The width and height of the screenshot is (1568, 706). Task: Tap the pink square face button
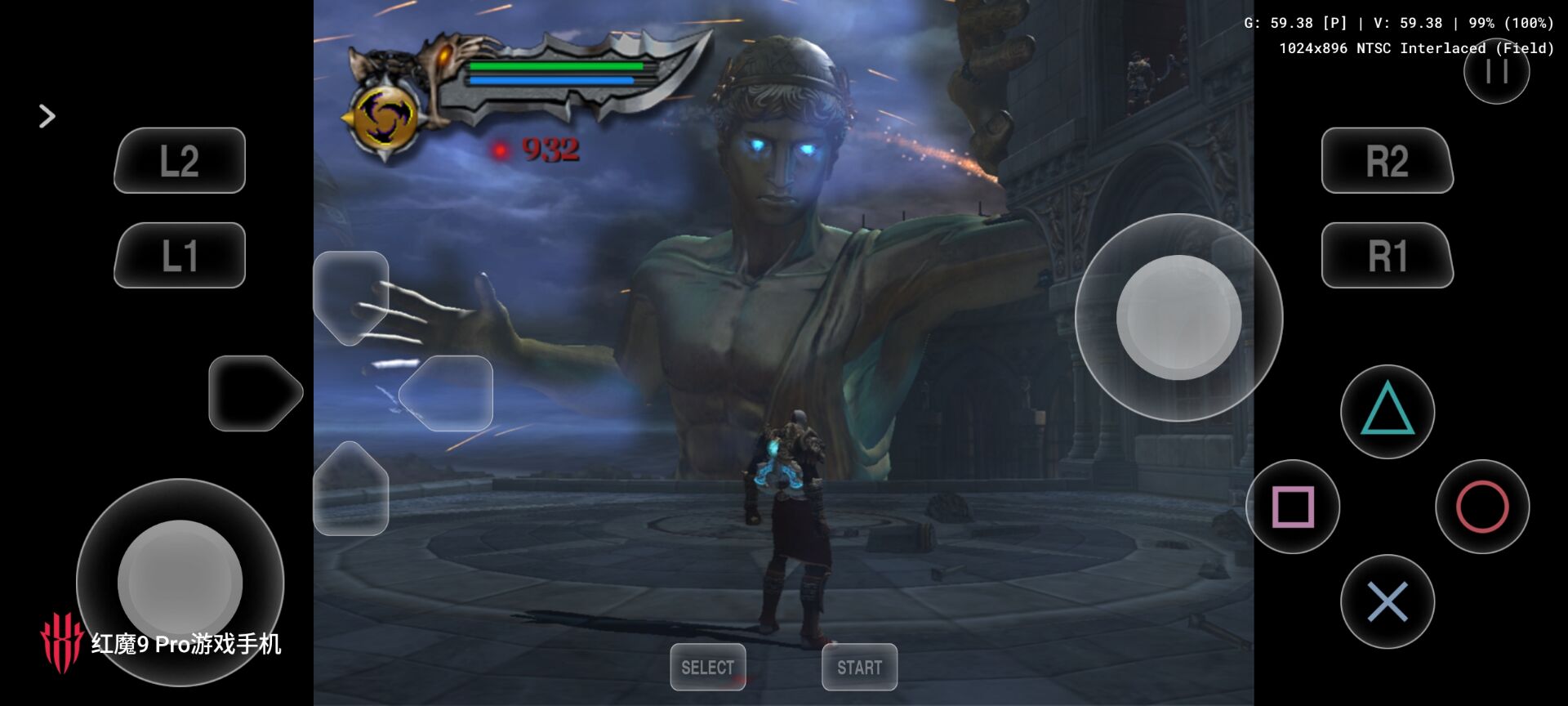(x=1293, y=507)
